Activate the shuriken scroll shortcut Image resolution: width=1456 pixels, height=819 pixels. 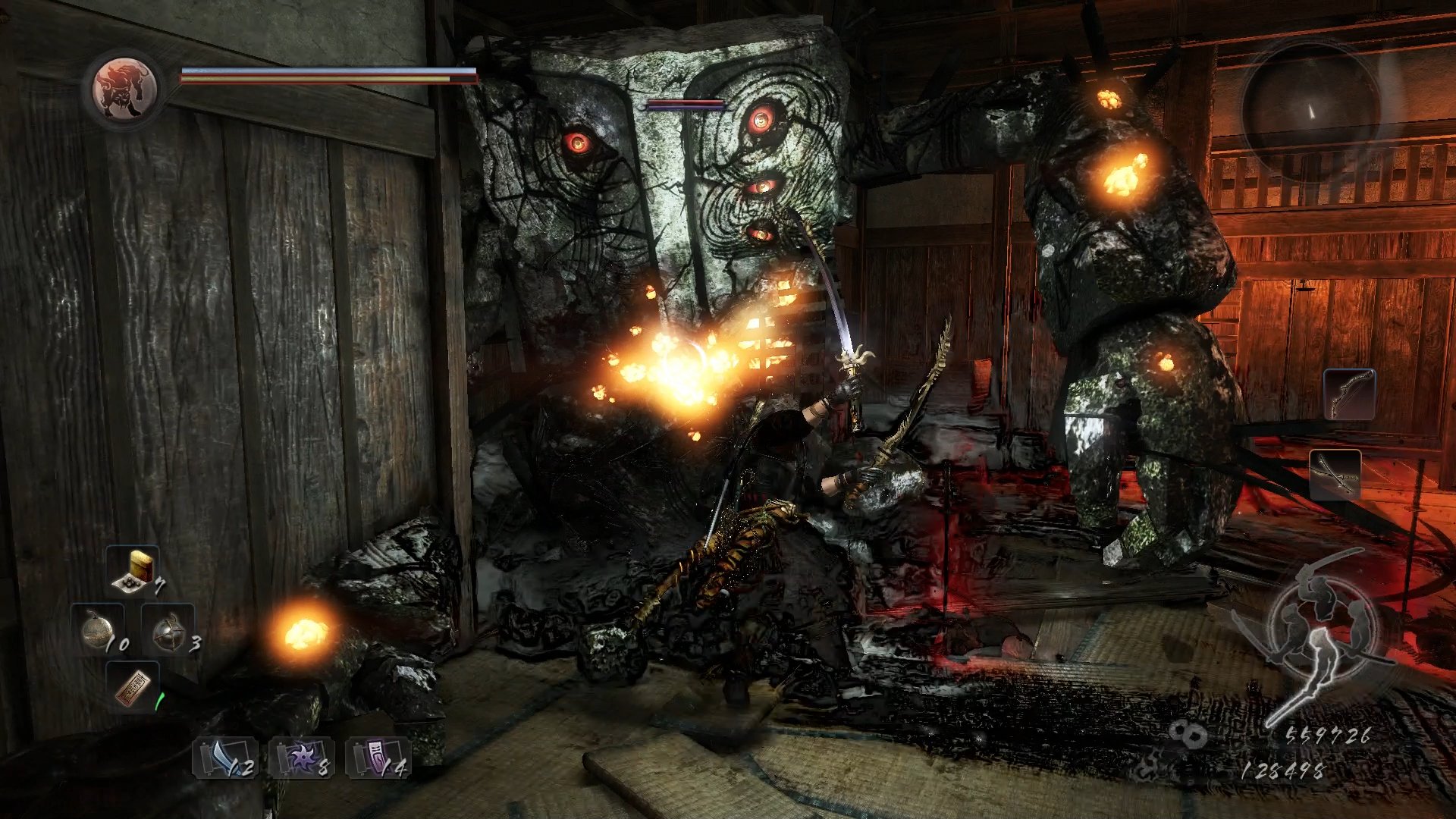[x=302, y=758]
